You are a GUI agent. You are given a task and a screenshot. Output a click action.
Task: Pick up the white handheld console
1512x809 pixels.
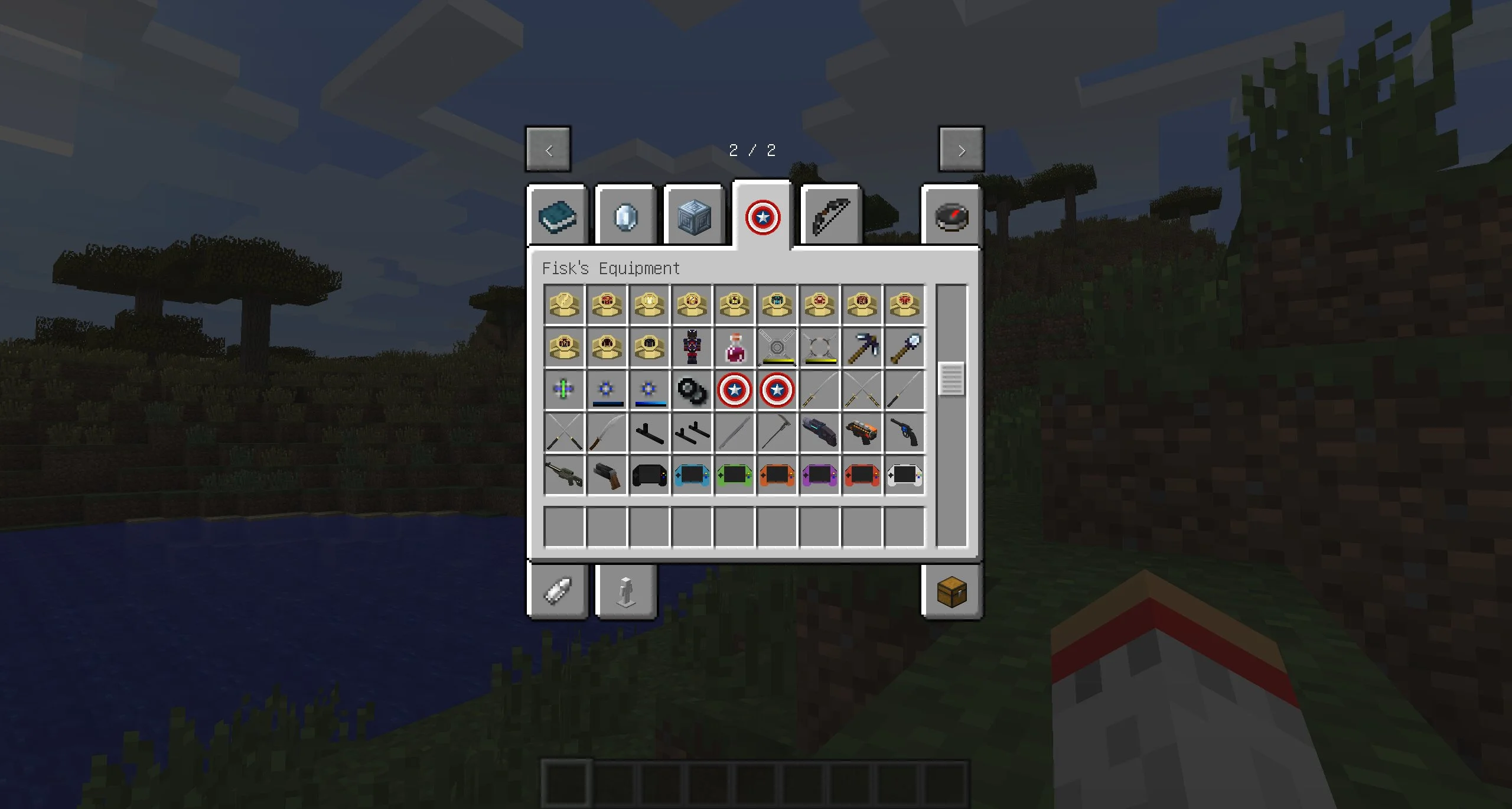pyautogui.click(x=904, y=475)
